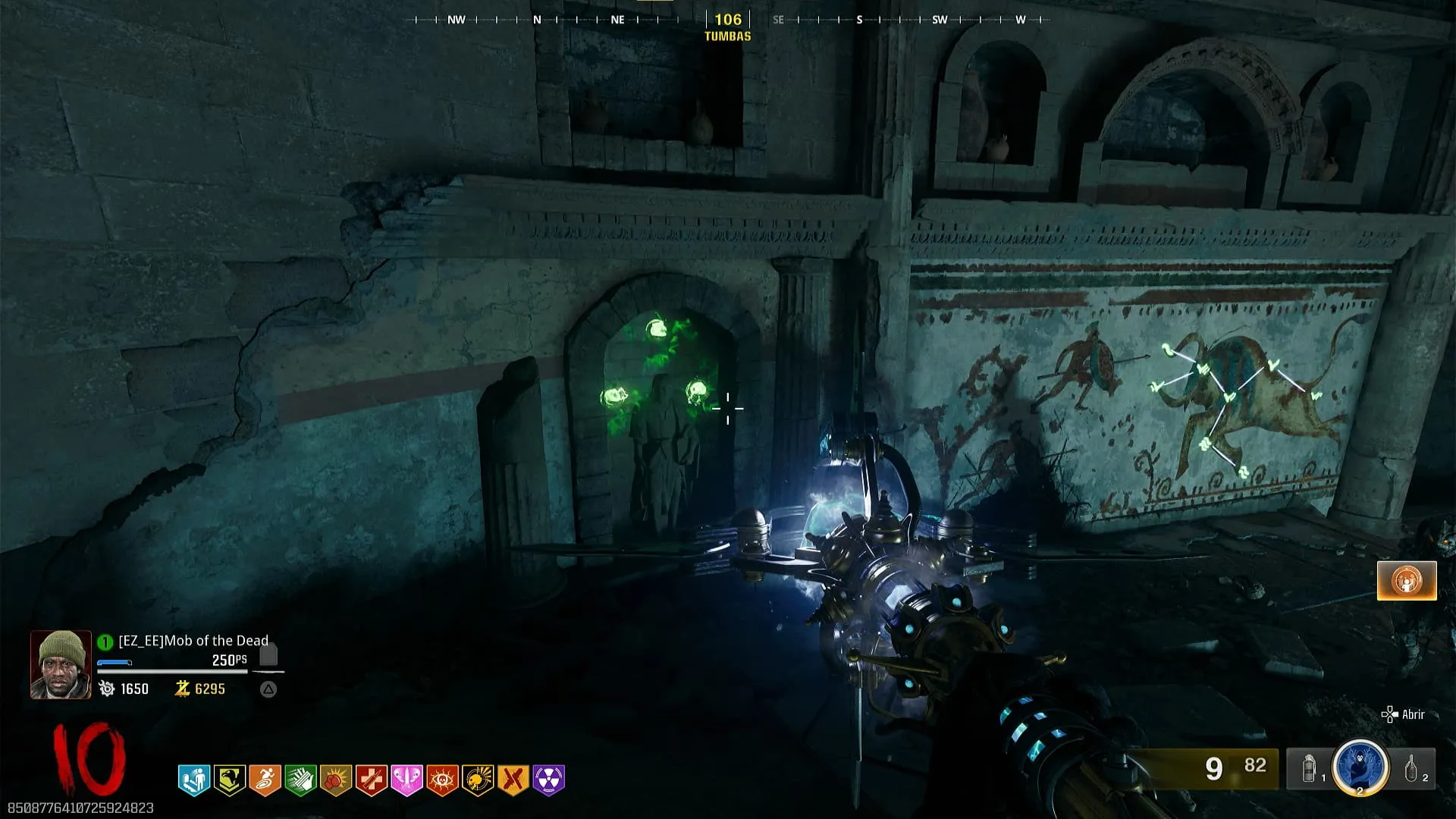The height and width of the screenshot is (819, 1456).
Task: Select the pink twin-skulls perk icon
Action: pos(406,780)
